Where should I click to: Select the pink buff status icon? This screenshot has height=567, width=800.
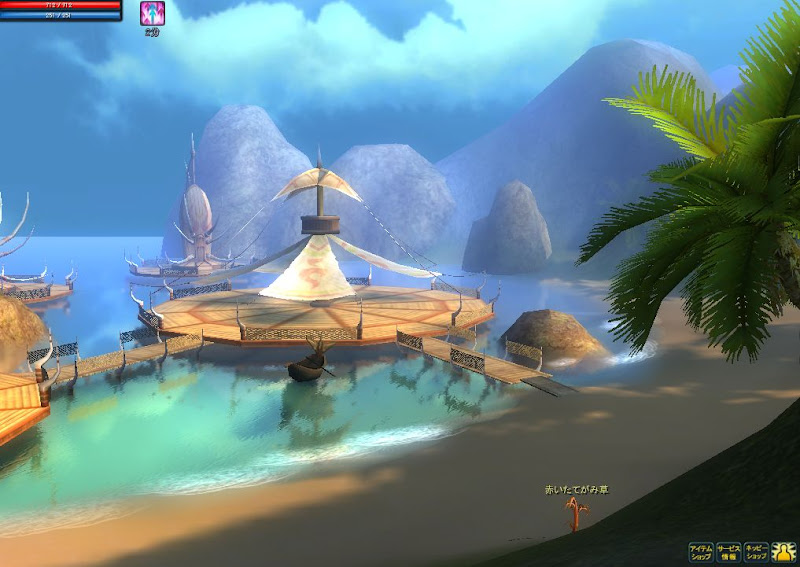(152, 13)
